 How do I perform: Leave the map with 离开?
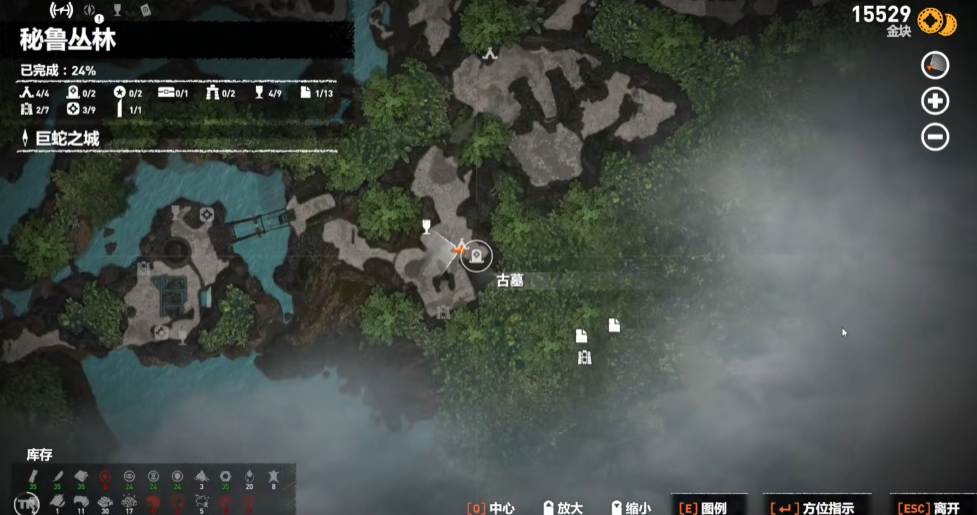tap(931, 507)
